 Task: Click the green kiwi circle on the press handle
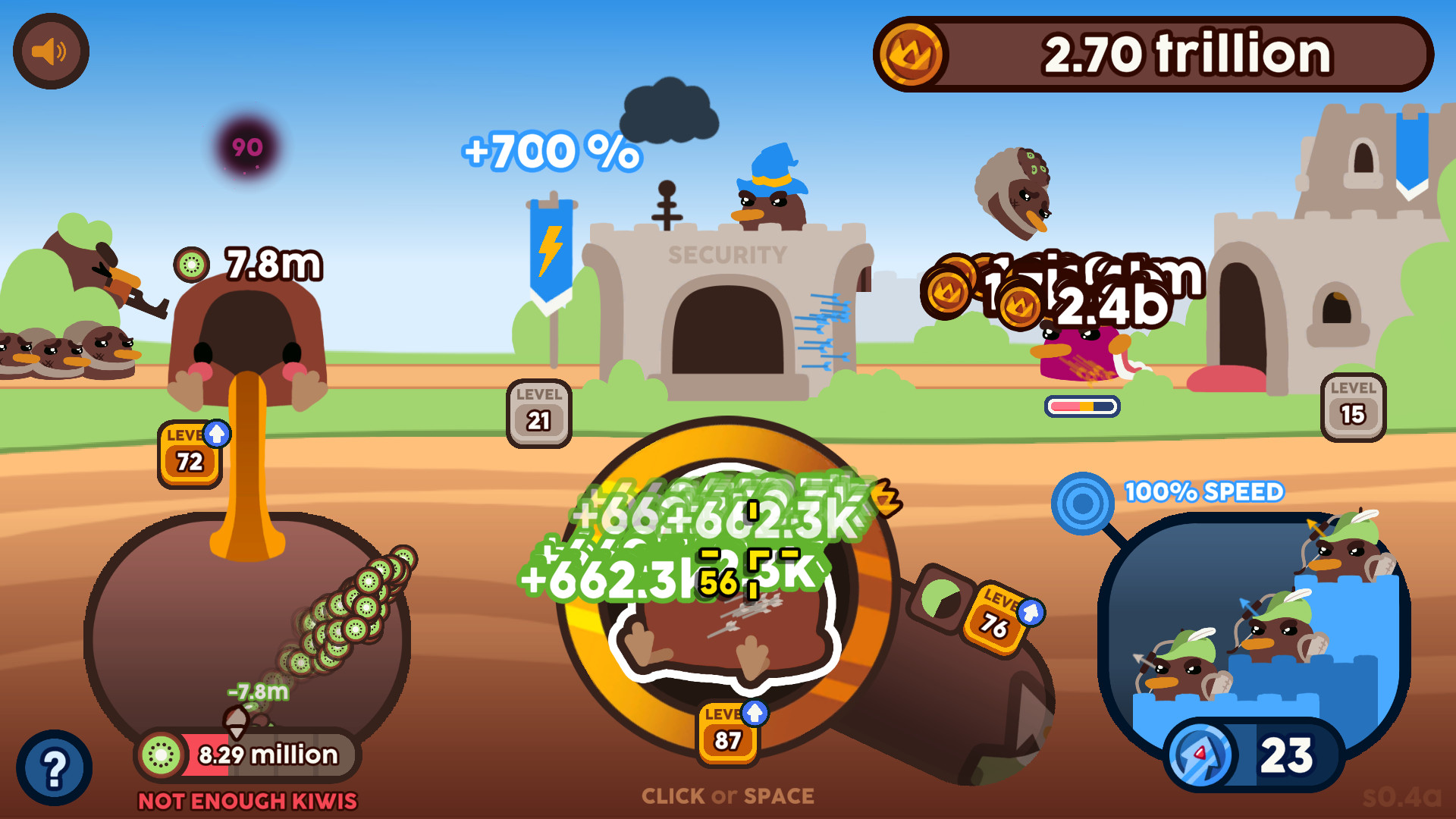940,598
